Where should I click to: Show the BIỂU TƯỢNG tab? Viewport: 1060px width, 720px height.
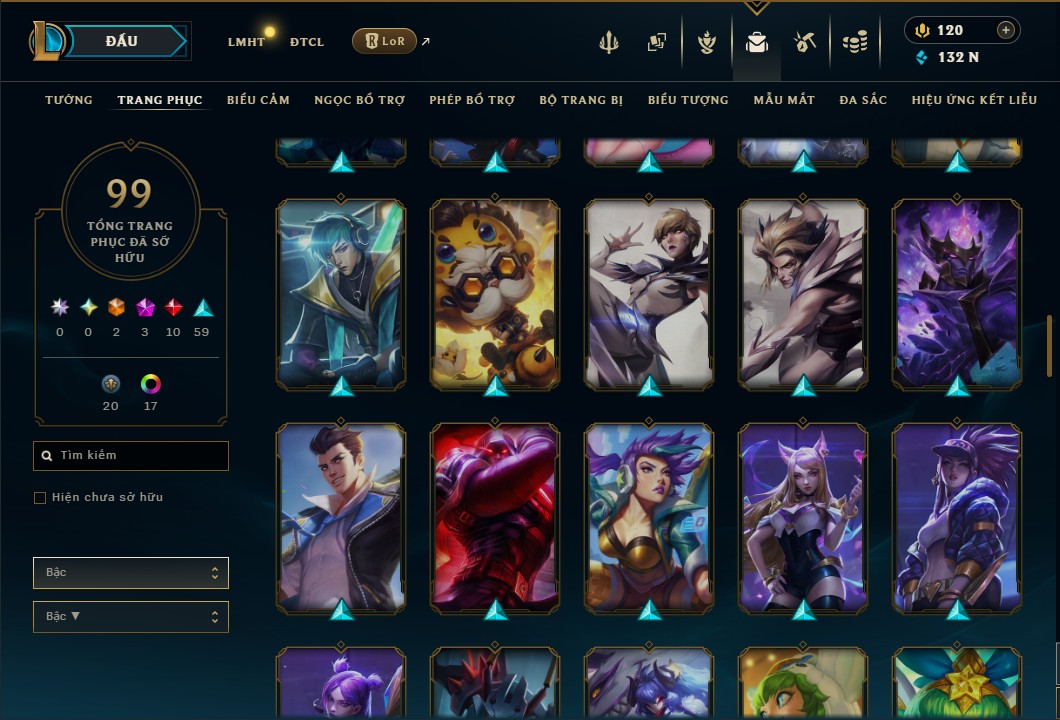688,100
